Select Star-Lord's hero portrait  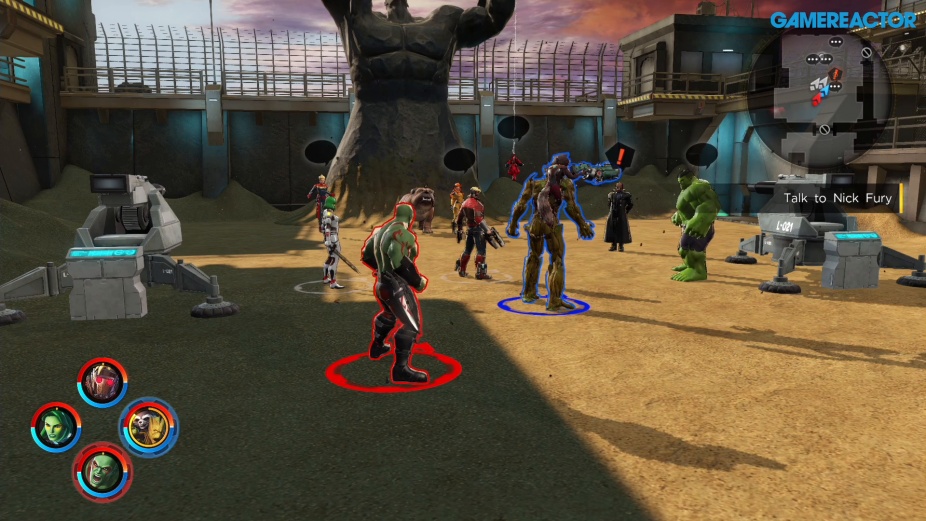(x=102, y=383)
